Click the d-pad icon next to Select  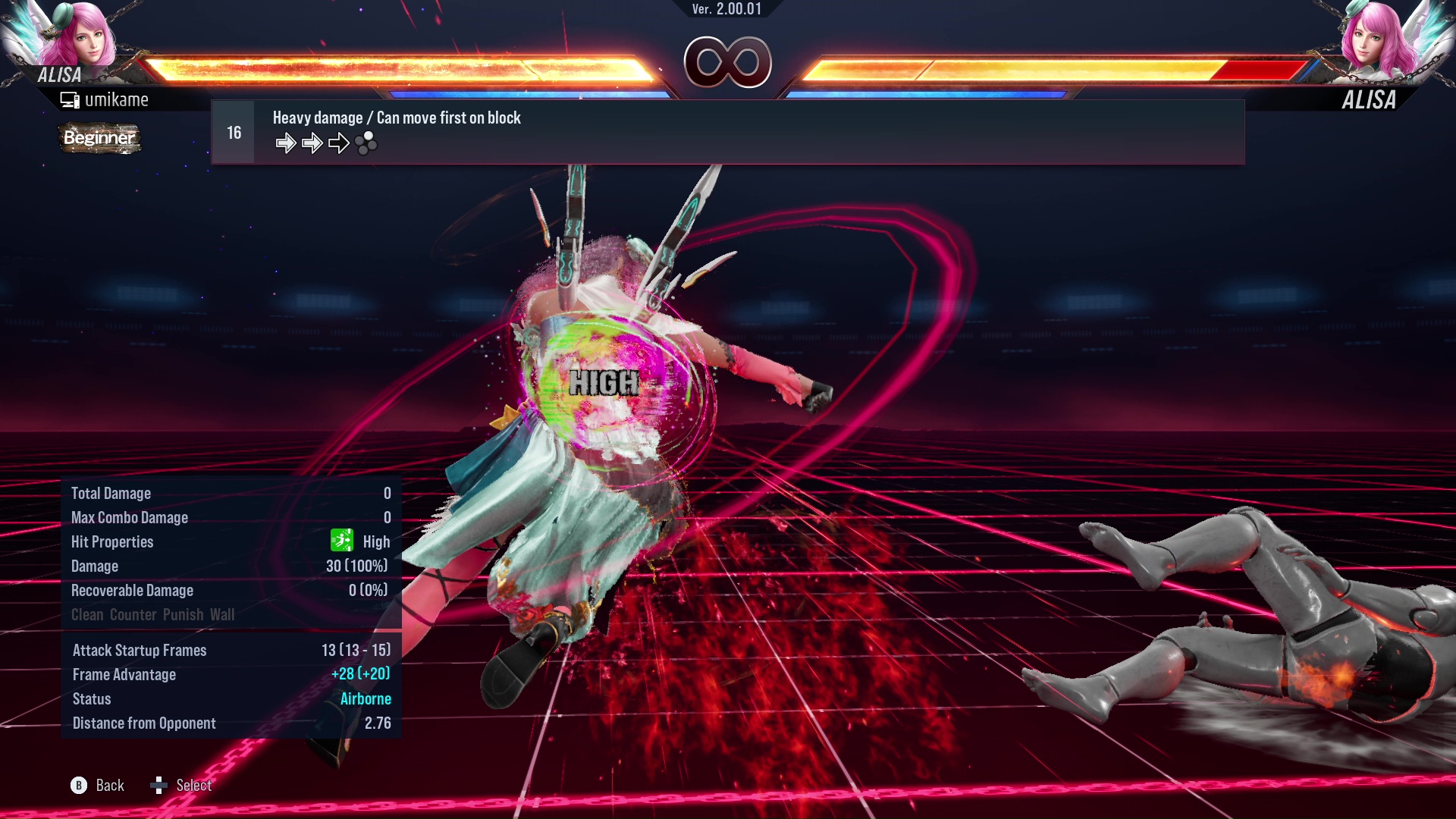click(x=160, y=786)
